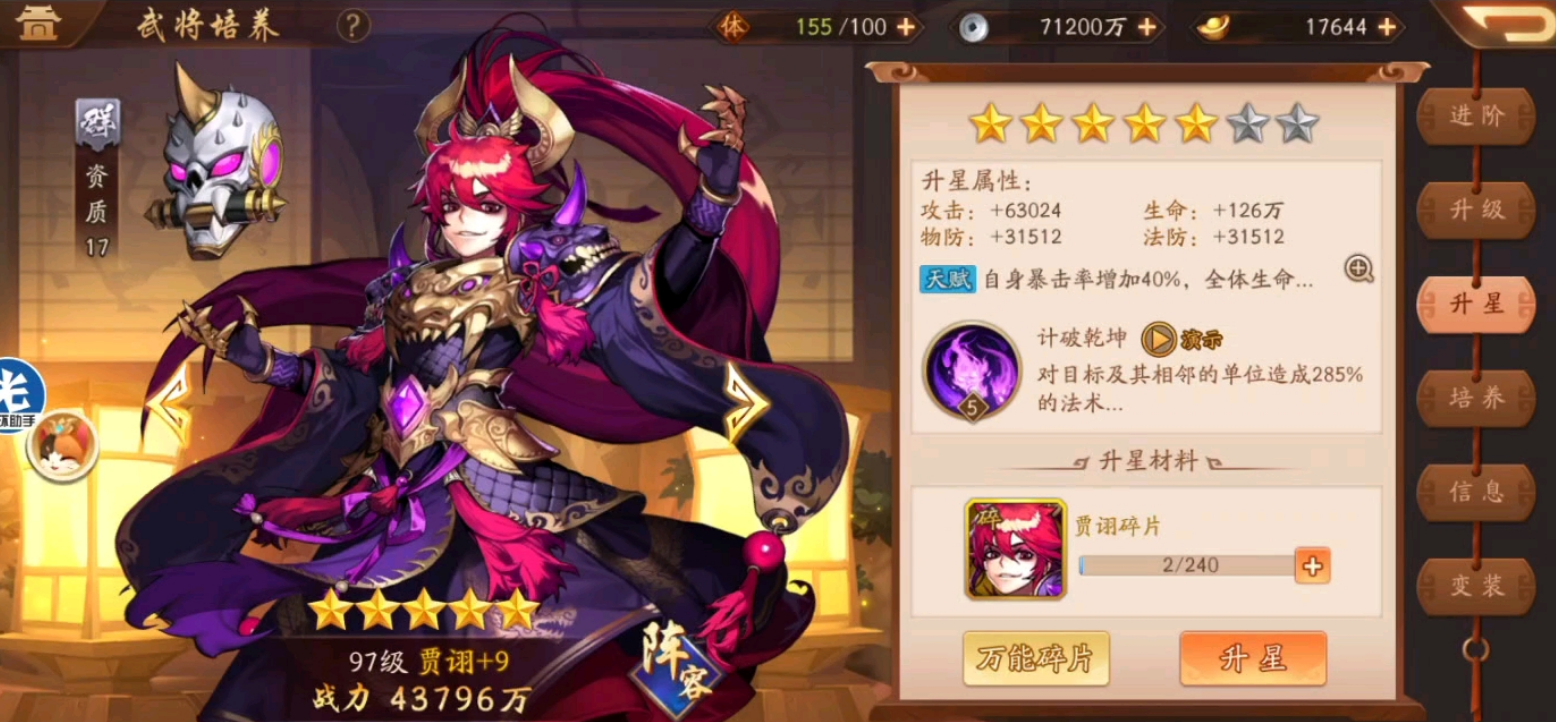
Task: Select the 培养 tab
Action: coord(1477,396)
